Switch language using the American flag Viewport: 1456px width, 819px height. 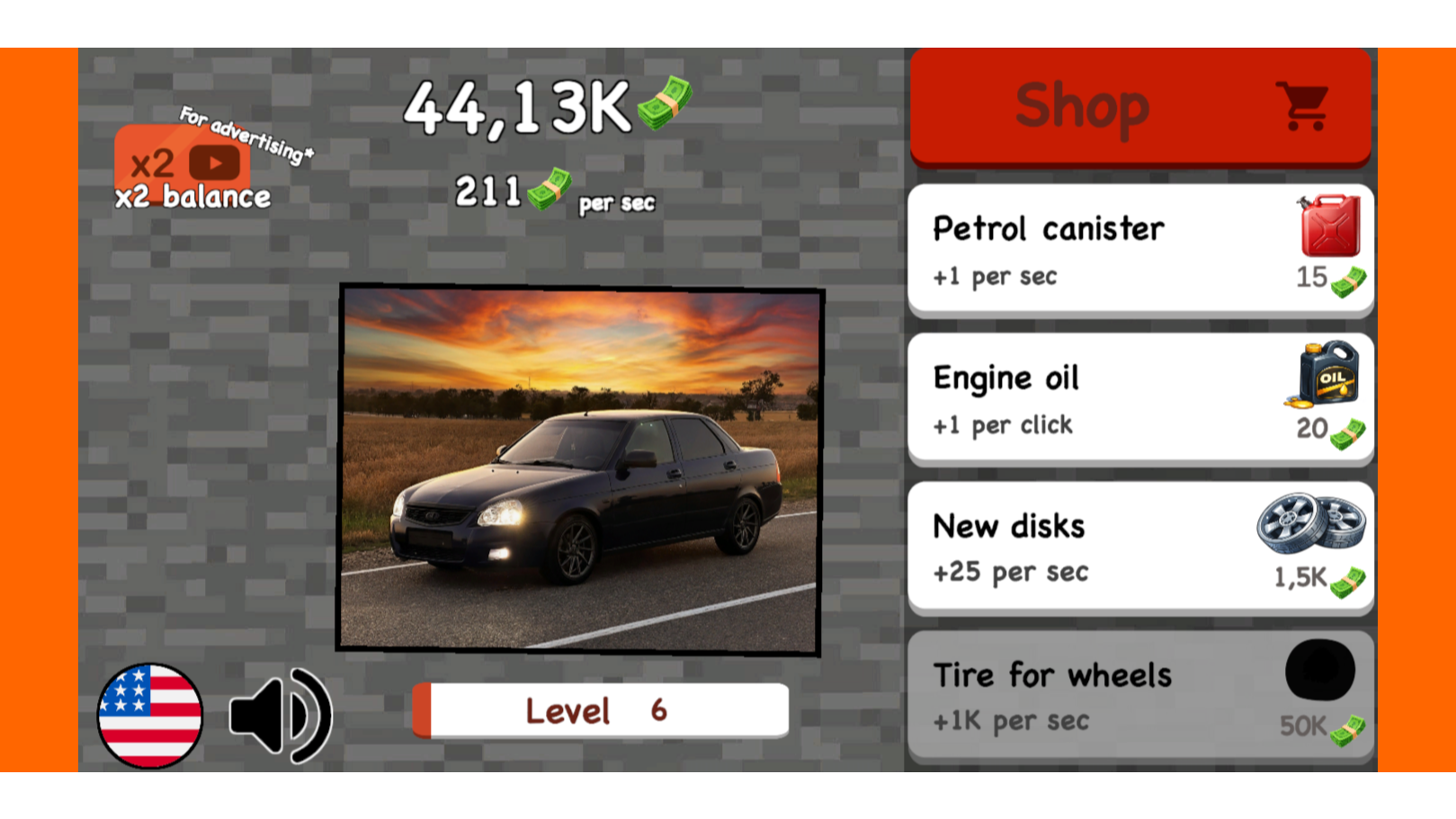(149, 715)
